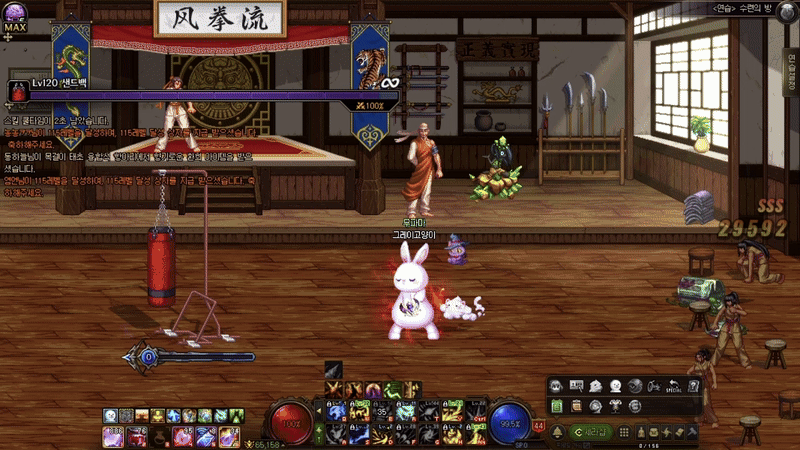Open the scroll icon in menu panel
The height and width of the screenshot is (450, 800).
tap(575, 405)
